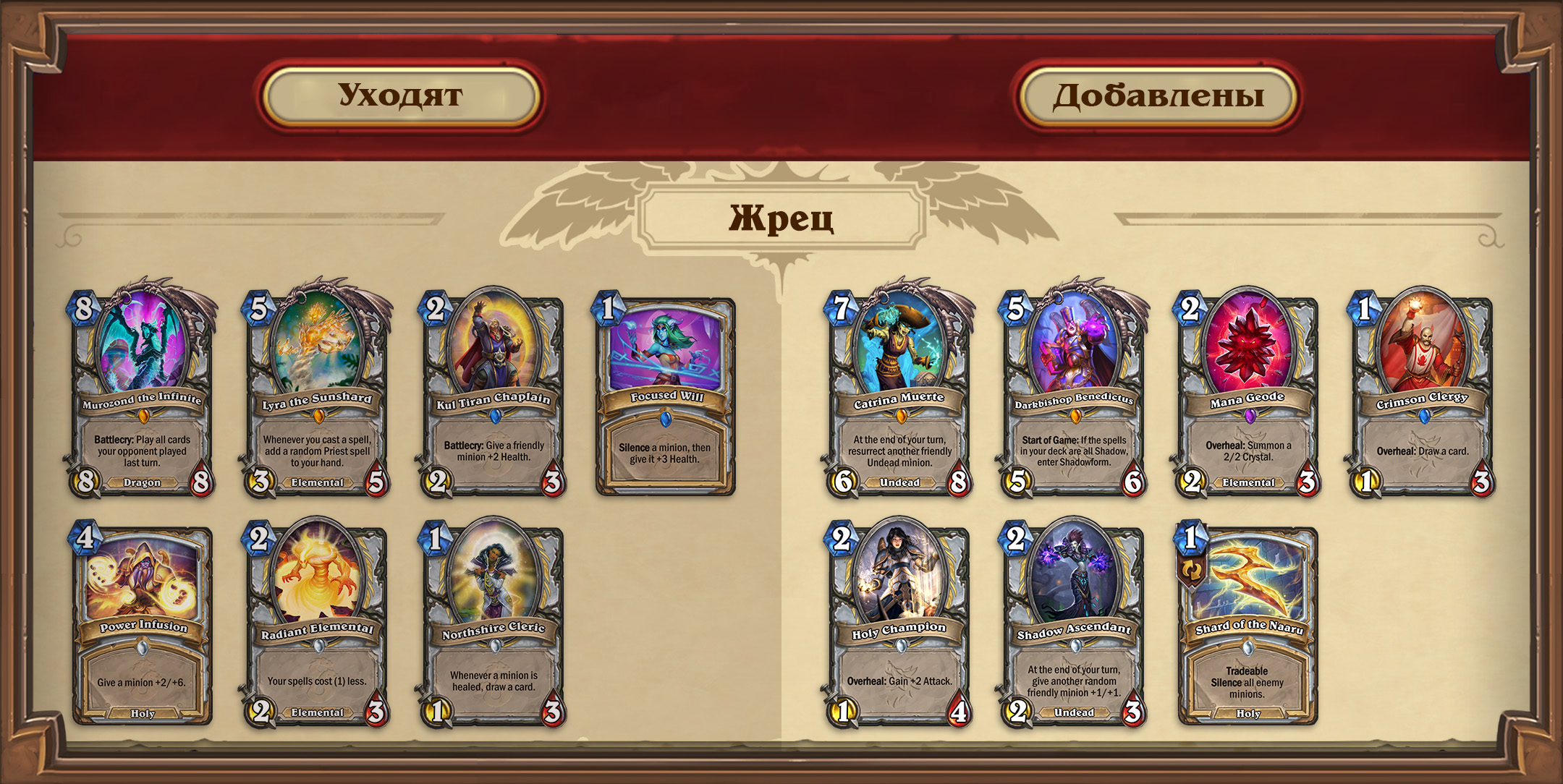Select the Catrina Muerte card
This screenshot has height=784, width=1563.
tap(899, 391)
